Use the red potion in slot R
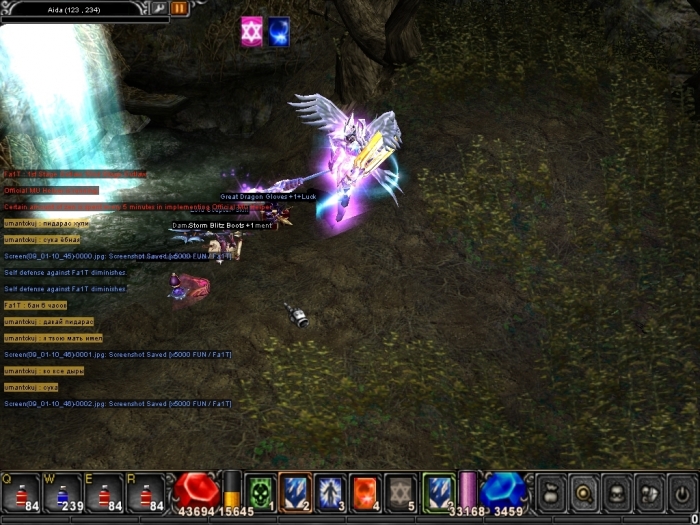The height and width of the screenshot is (525, 700). coord(146,492)
